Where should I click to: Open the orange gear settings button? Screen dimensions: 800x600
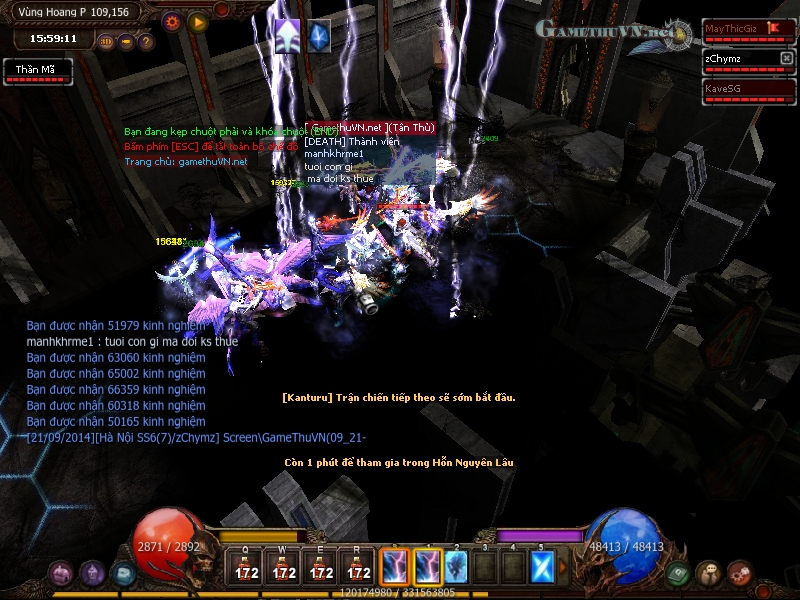[172, 21]
